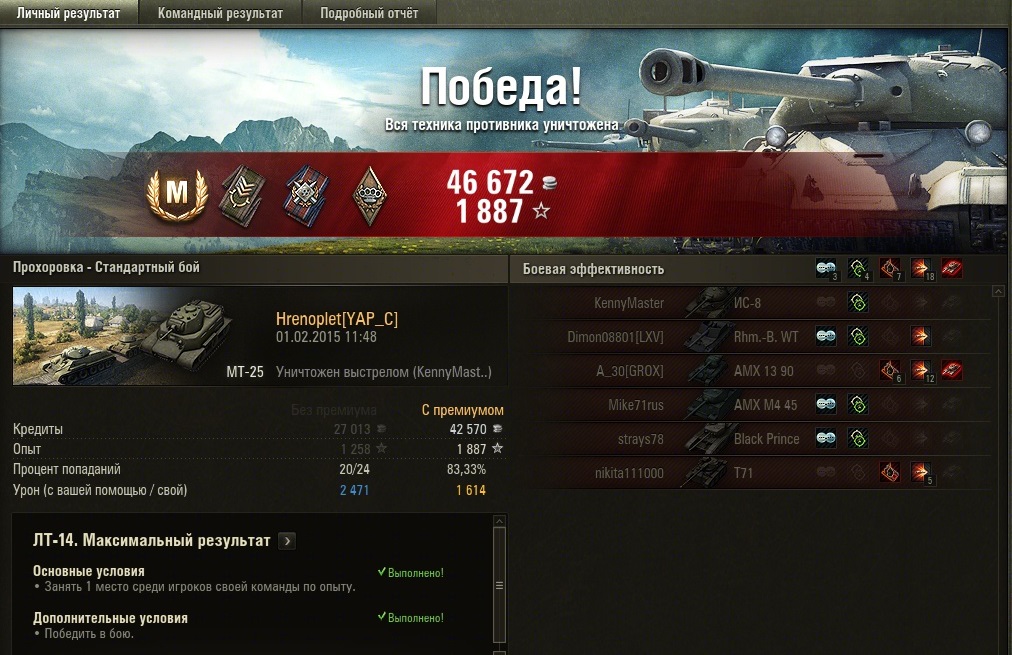The width and height of the screenshot is (1012, 655).
Task: Switch to the Личный результат tab
Action: (69, 13)
